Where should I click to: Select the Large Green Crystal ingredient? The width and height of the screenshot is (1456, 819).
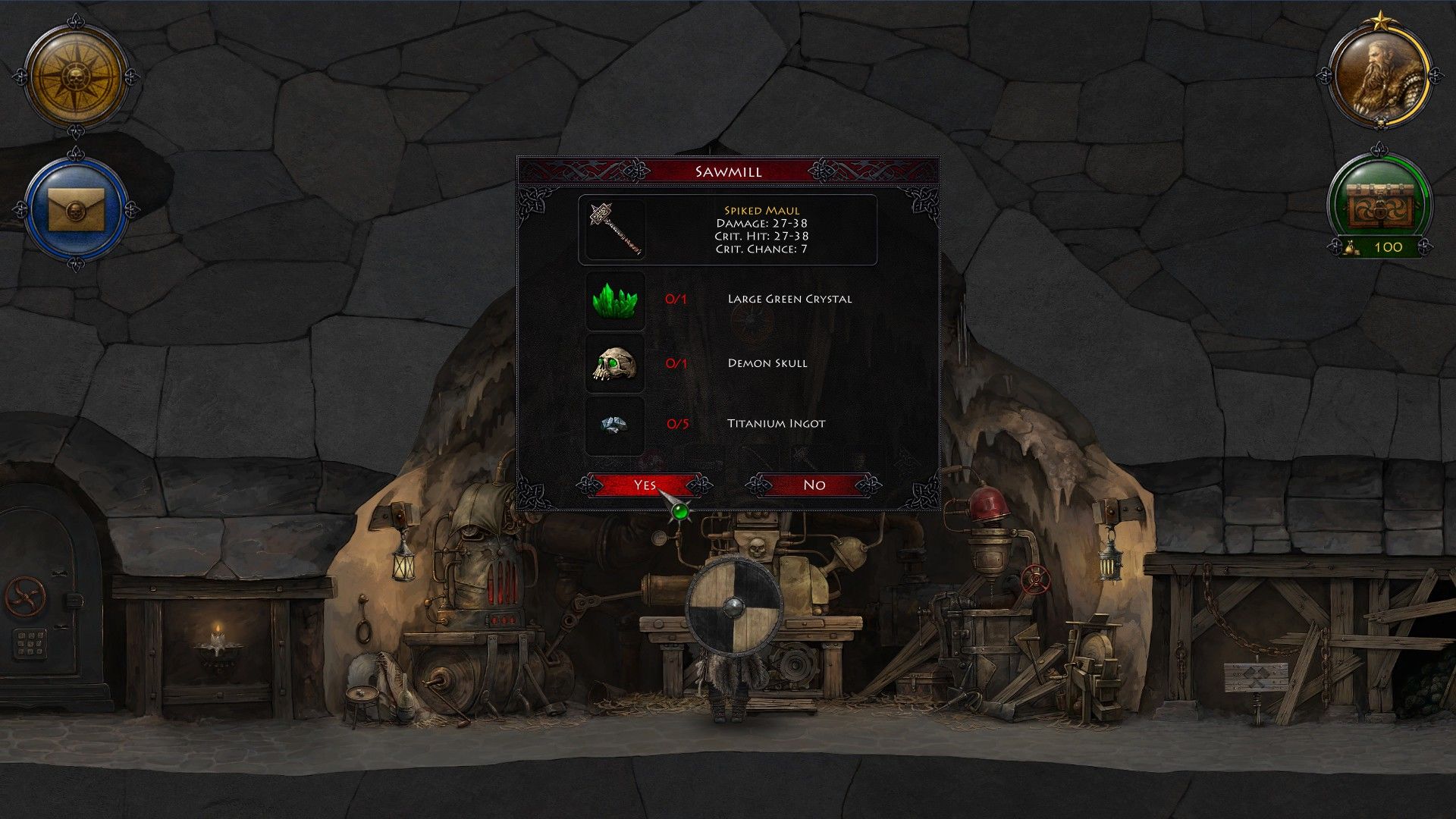(615, 300)
